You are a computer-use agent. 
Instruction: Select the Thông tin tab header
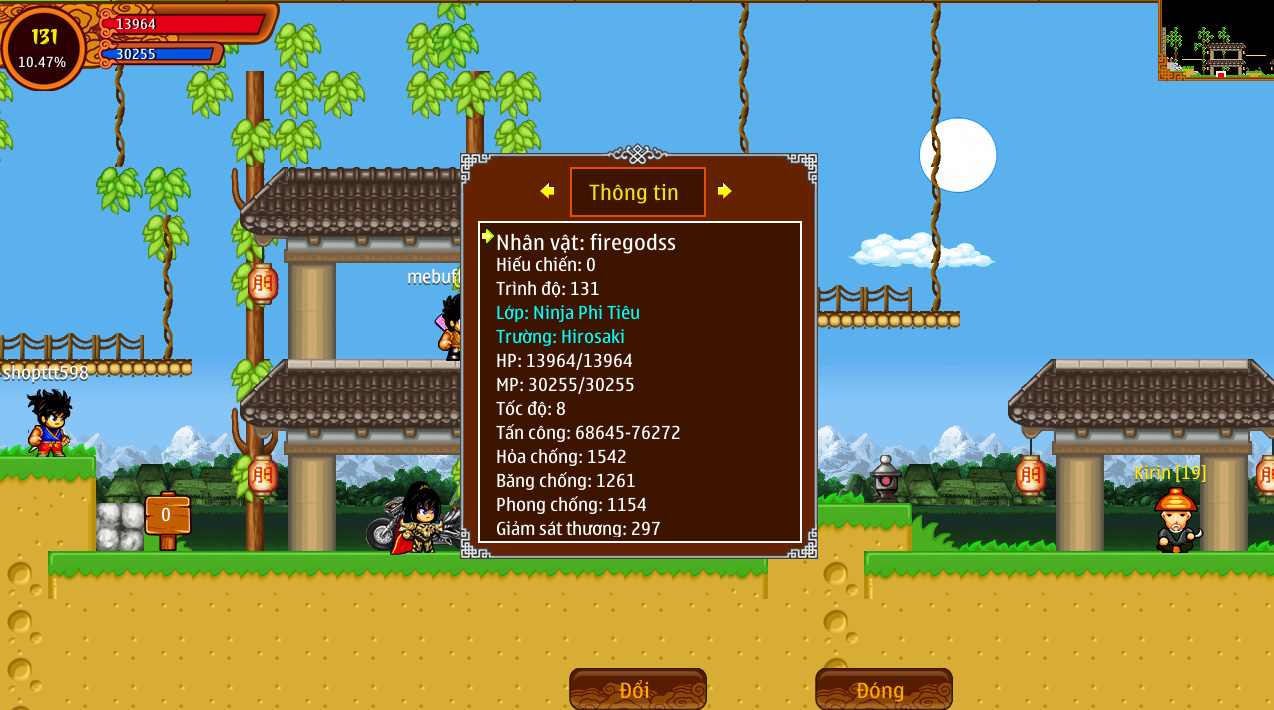(637, 192)
